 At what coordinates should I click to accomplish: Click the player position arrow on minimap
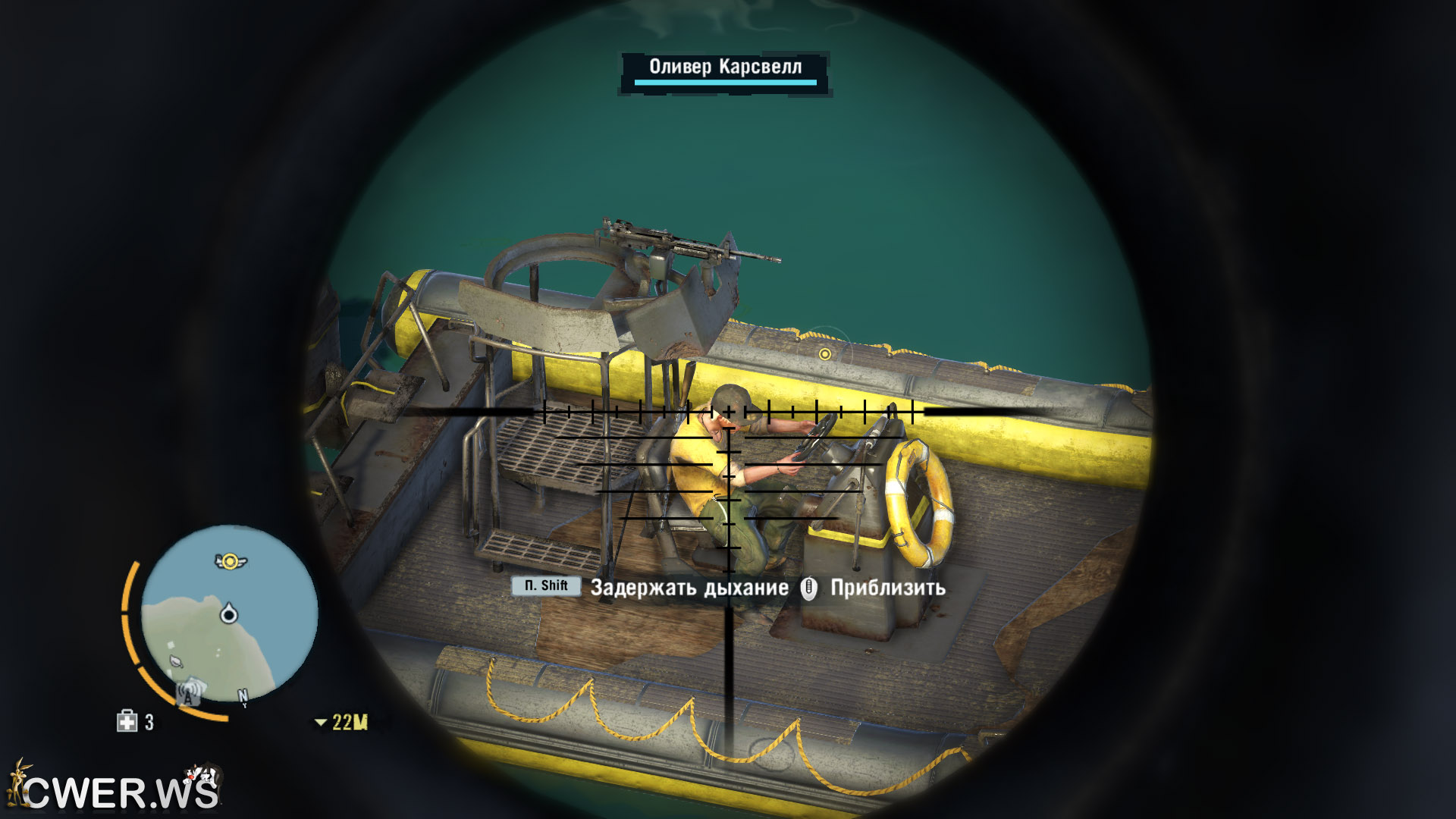pyautogui.click(x=228, y=613)
